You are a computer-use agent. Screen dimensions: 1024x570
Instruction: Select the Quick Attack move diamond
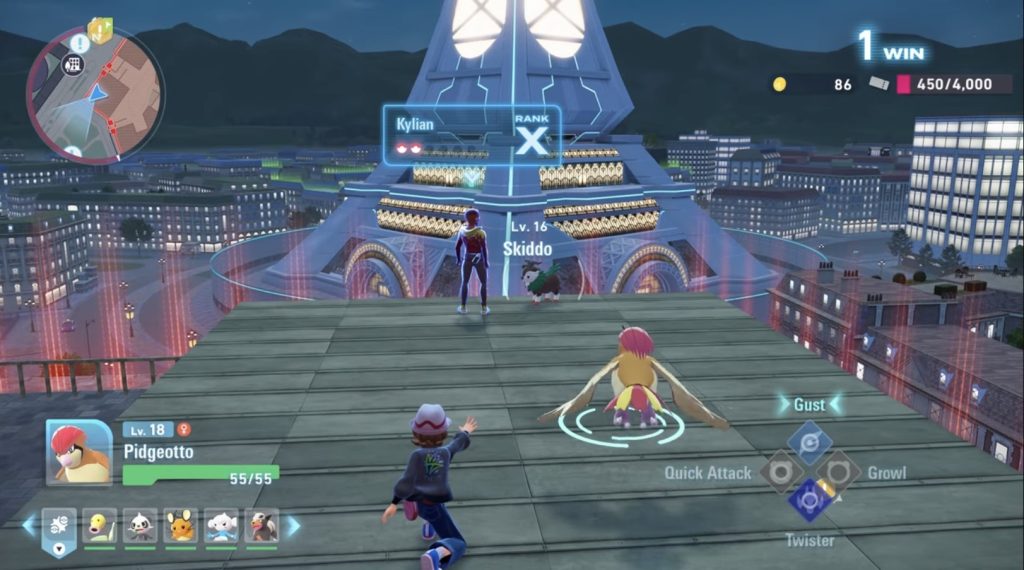(781, 471)
